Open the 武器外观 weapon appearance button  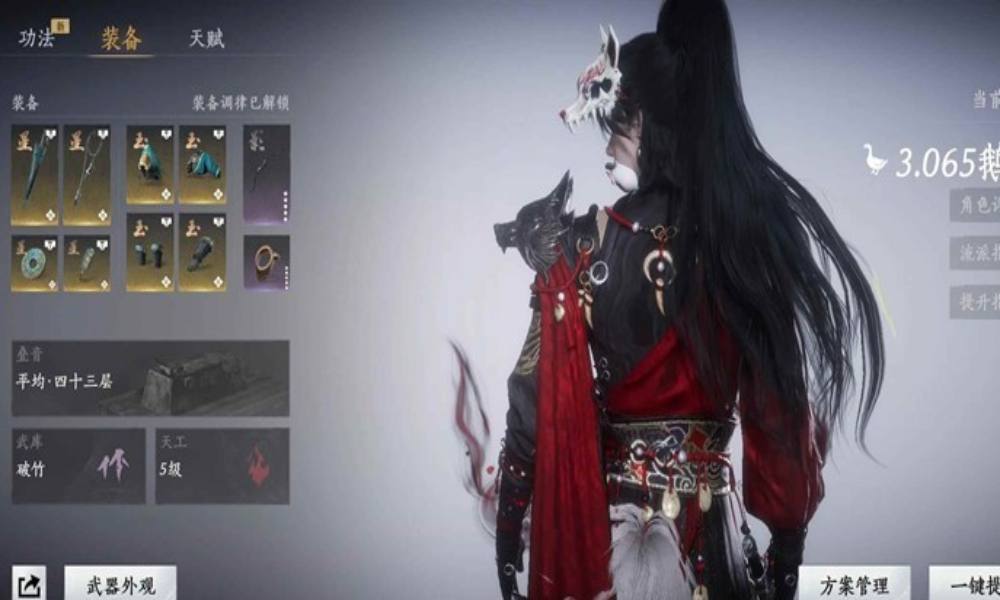point(120,585)
